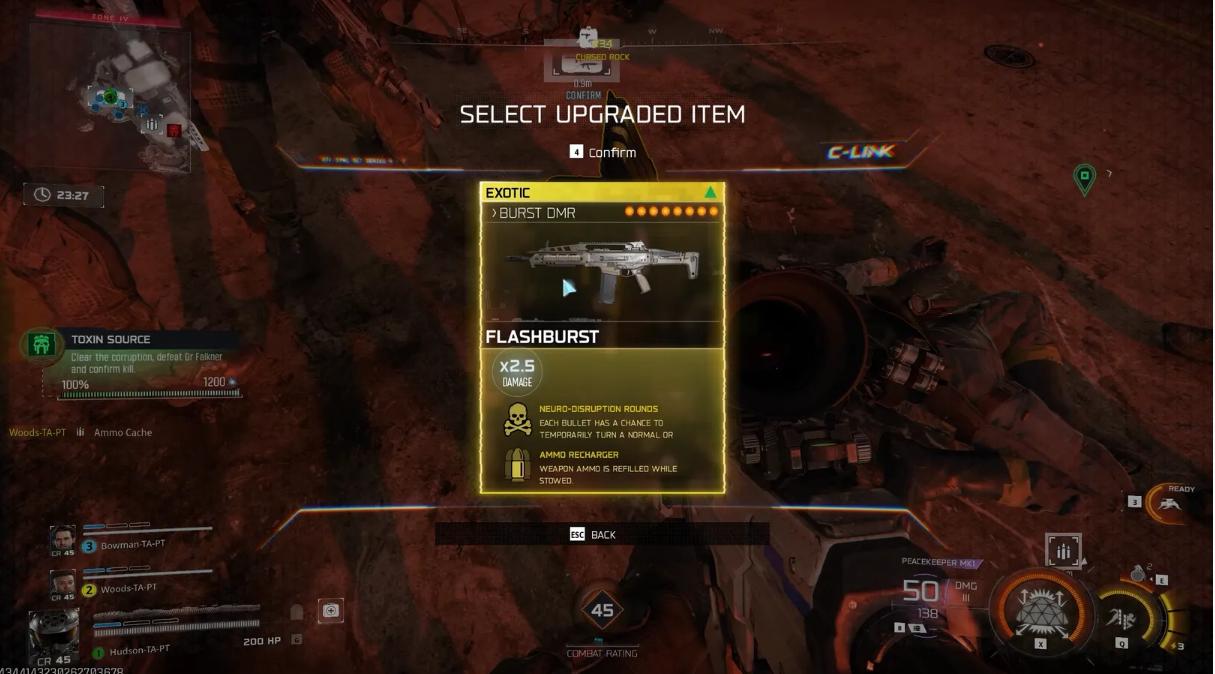The width and height of the screenshot is (1215, 674).
Task: Click the Neuro-Disruption Rounds skull perk icon
Action: (517, 421)
